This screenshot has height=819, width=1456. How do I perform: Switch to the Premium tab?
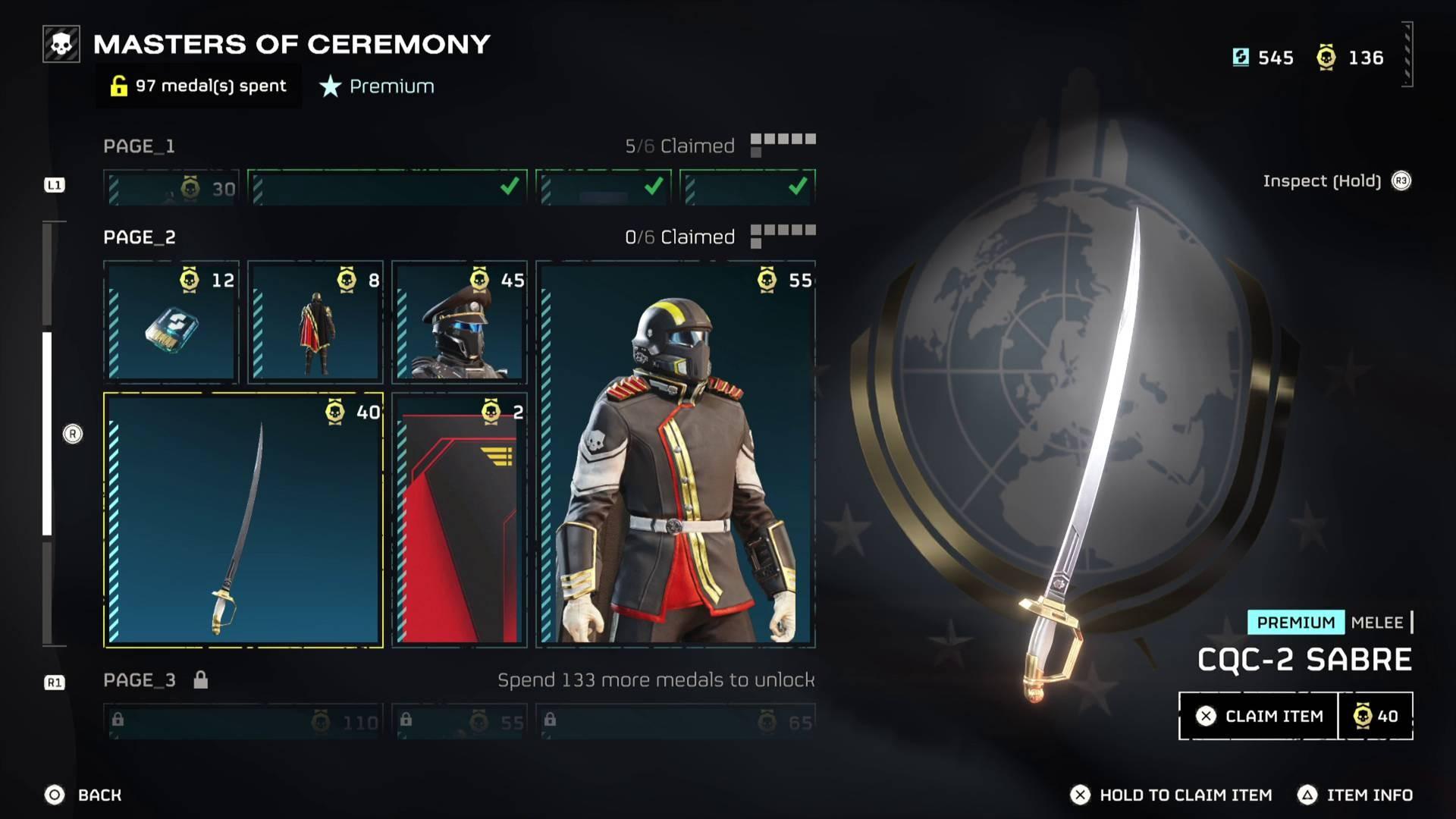377,86
